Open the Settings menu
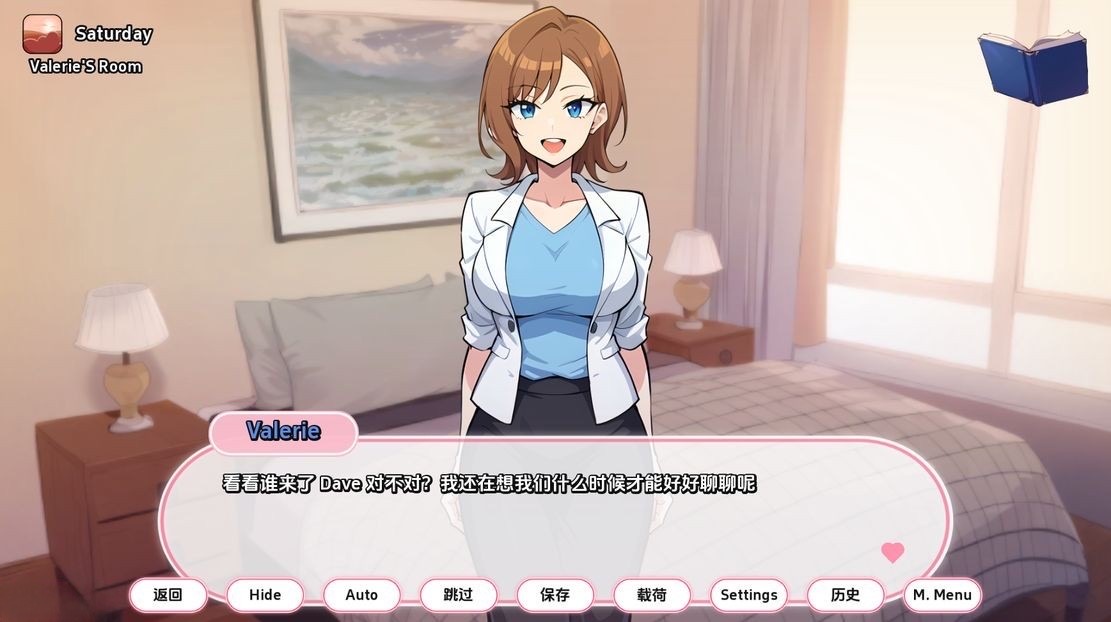This screenshot has width=1111, height=622. pyautogui.click(x=749, y=595)
